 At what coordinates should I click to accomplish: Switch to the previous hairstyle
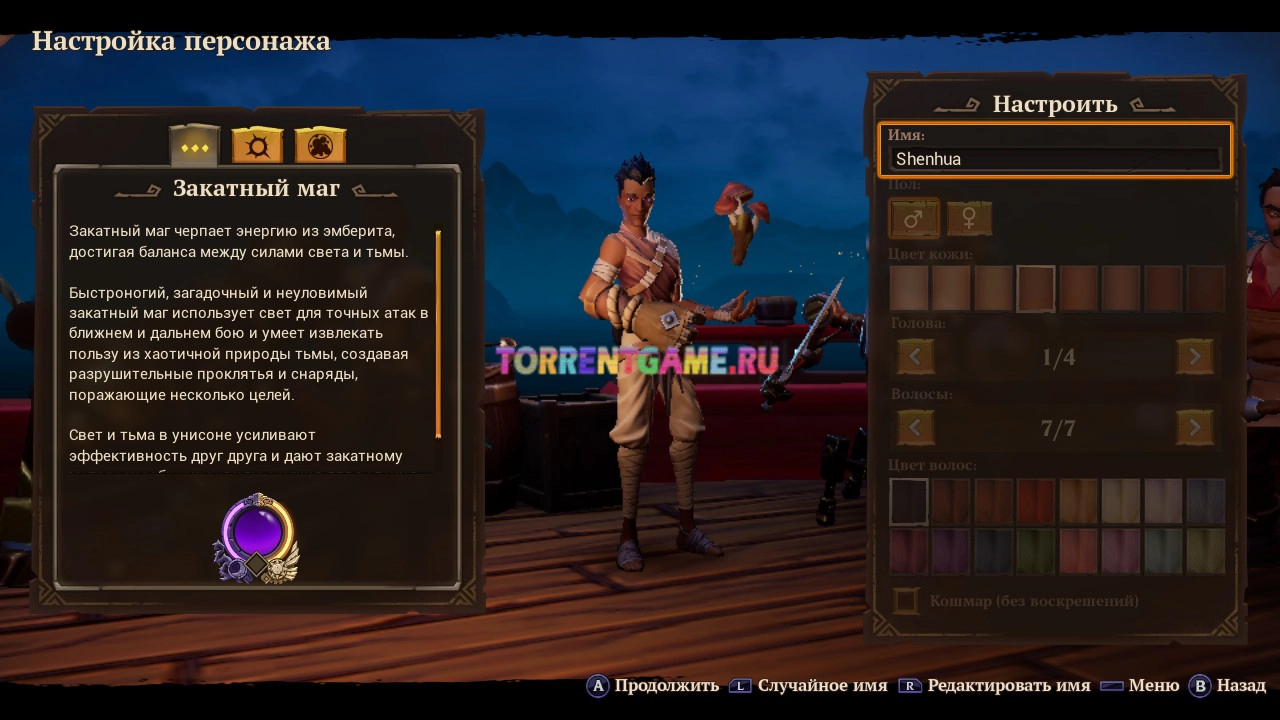915,429
